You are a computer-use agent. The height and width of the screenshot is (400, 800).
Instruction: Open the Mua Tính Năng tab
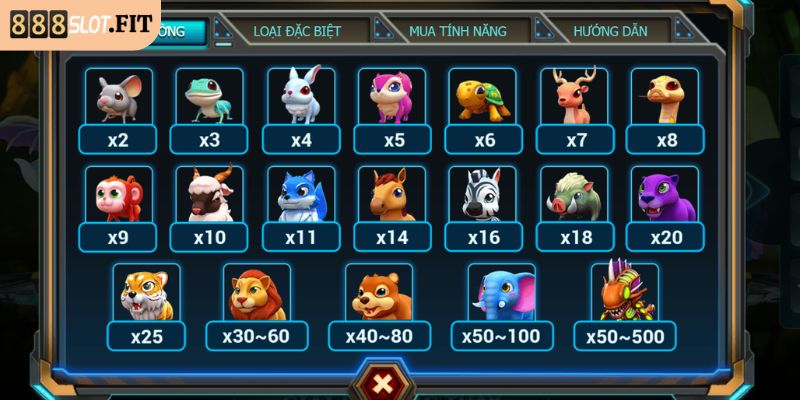(x=457, y=31)
